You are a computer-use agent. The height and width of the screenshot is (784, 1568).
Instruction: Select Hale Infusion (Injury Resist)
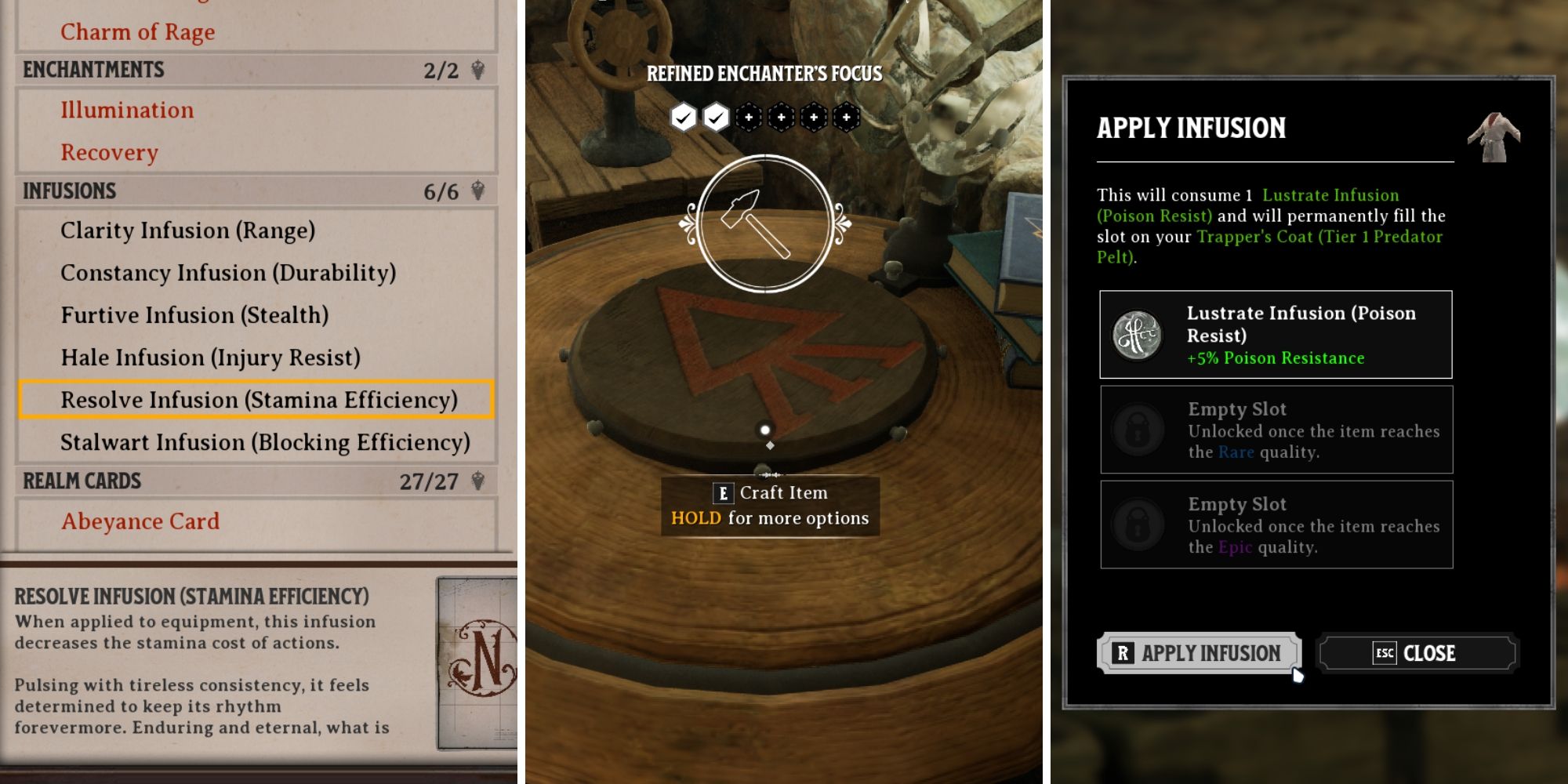(x=211, y=358)
